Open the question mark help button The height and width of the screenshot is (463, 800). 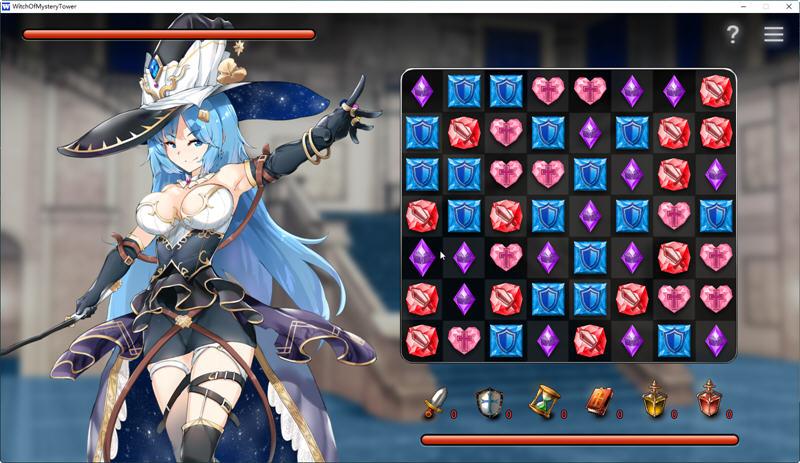[x=732, y=34]
